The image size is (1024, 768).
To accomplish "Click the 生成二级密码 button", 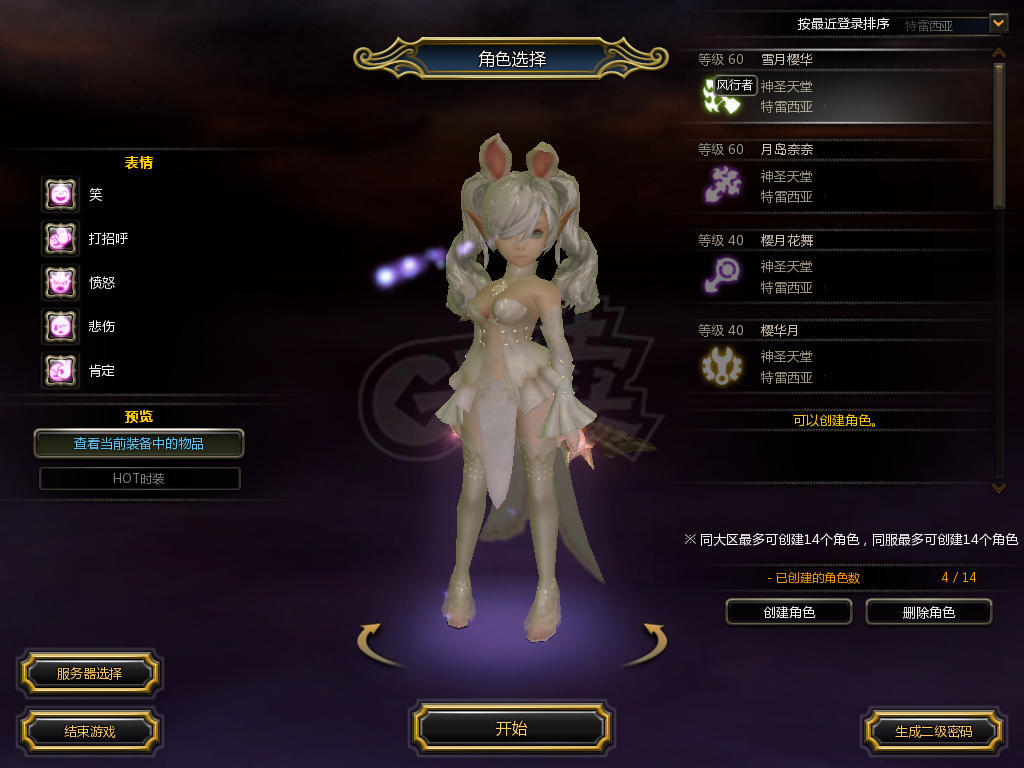I will click(933, 731).
